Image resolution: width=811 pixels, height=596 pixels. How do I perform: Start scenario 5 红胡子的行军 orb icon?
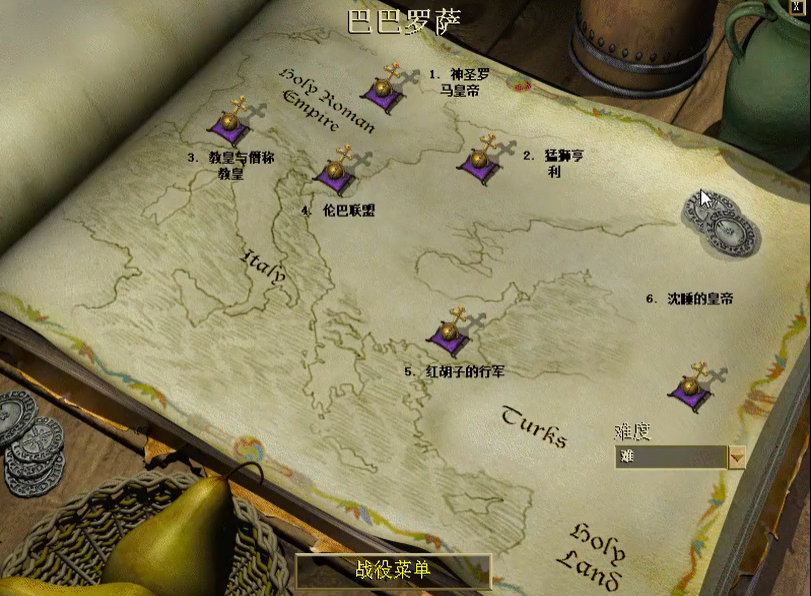[450, 334]
